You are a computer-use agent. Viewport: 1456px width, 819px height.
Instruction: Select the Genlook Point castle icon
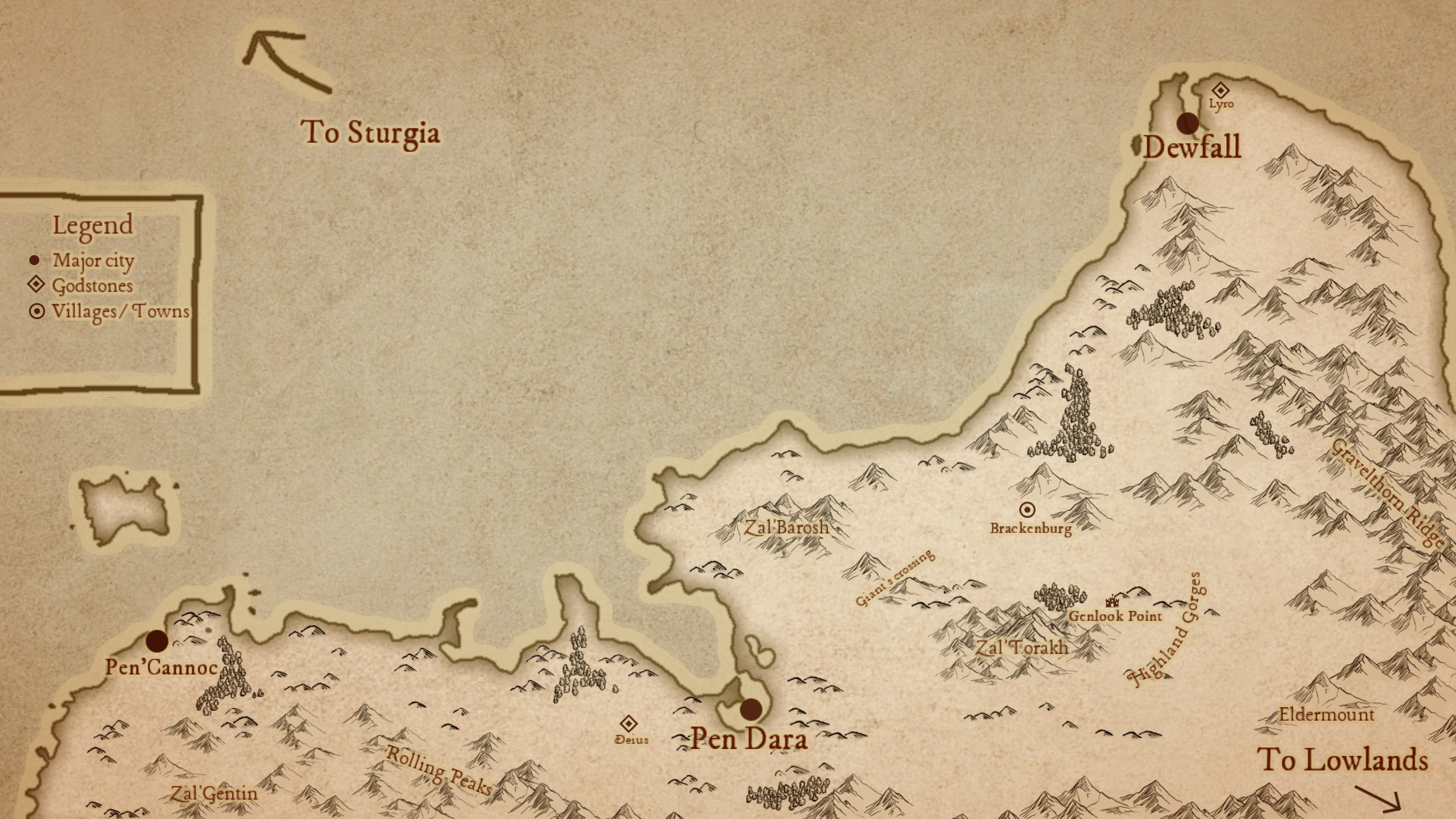[x=1111, y=601]
